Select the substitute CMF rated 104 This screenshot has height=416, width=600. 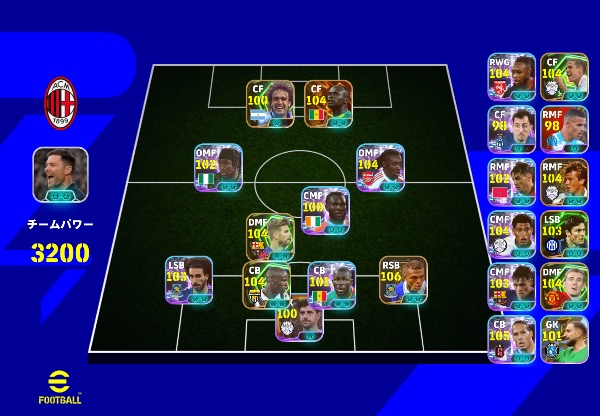pos(512,234)
